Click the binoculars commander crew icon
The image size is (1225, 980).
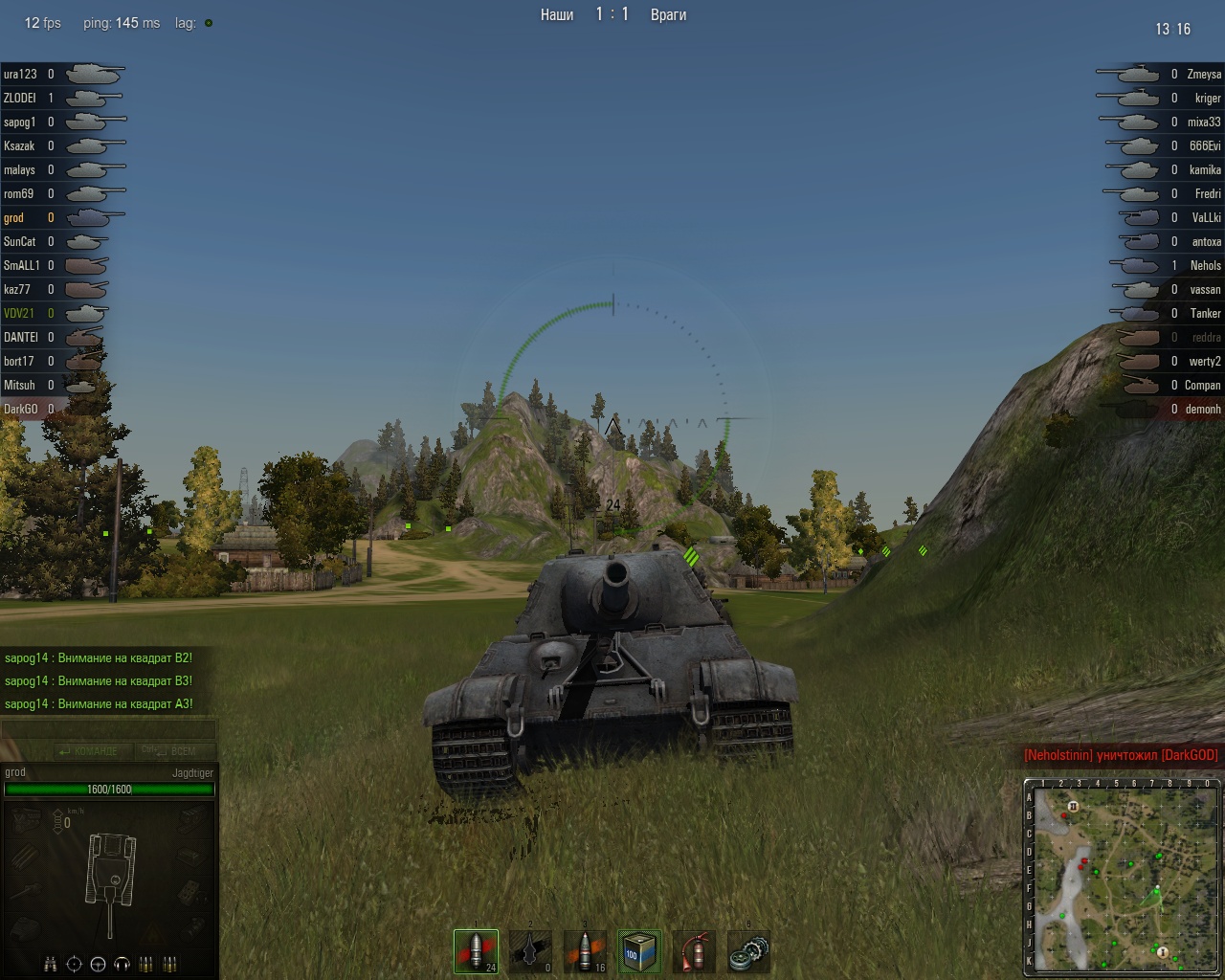point(51,964)
